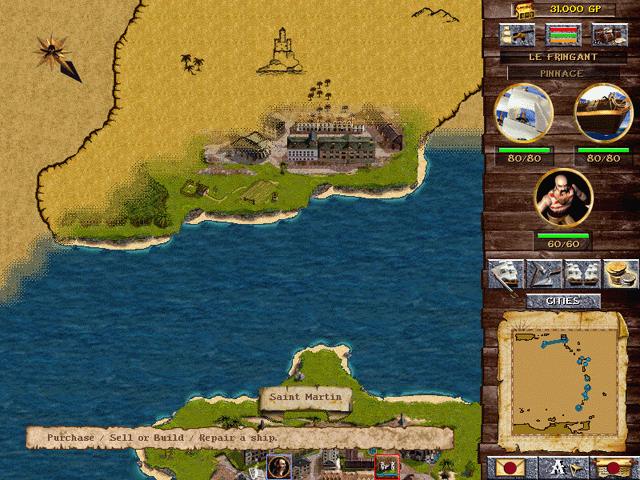Select the red-framed shipyard icon

coord(386,466)
